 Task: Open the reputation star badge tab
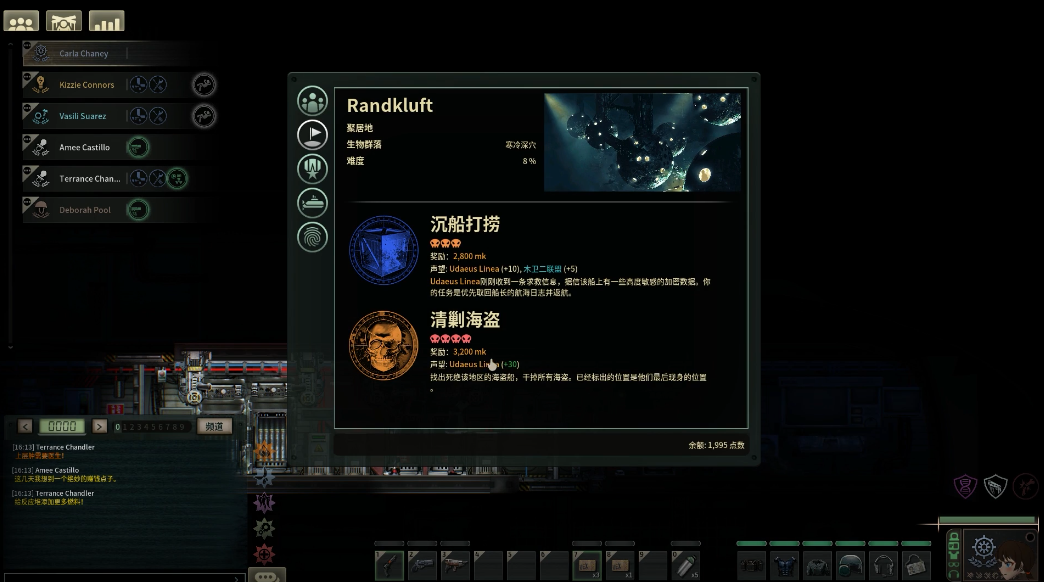click(313, 168)
